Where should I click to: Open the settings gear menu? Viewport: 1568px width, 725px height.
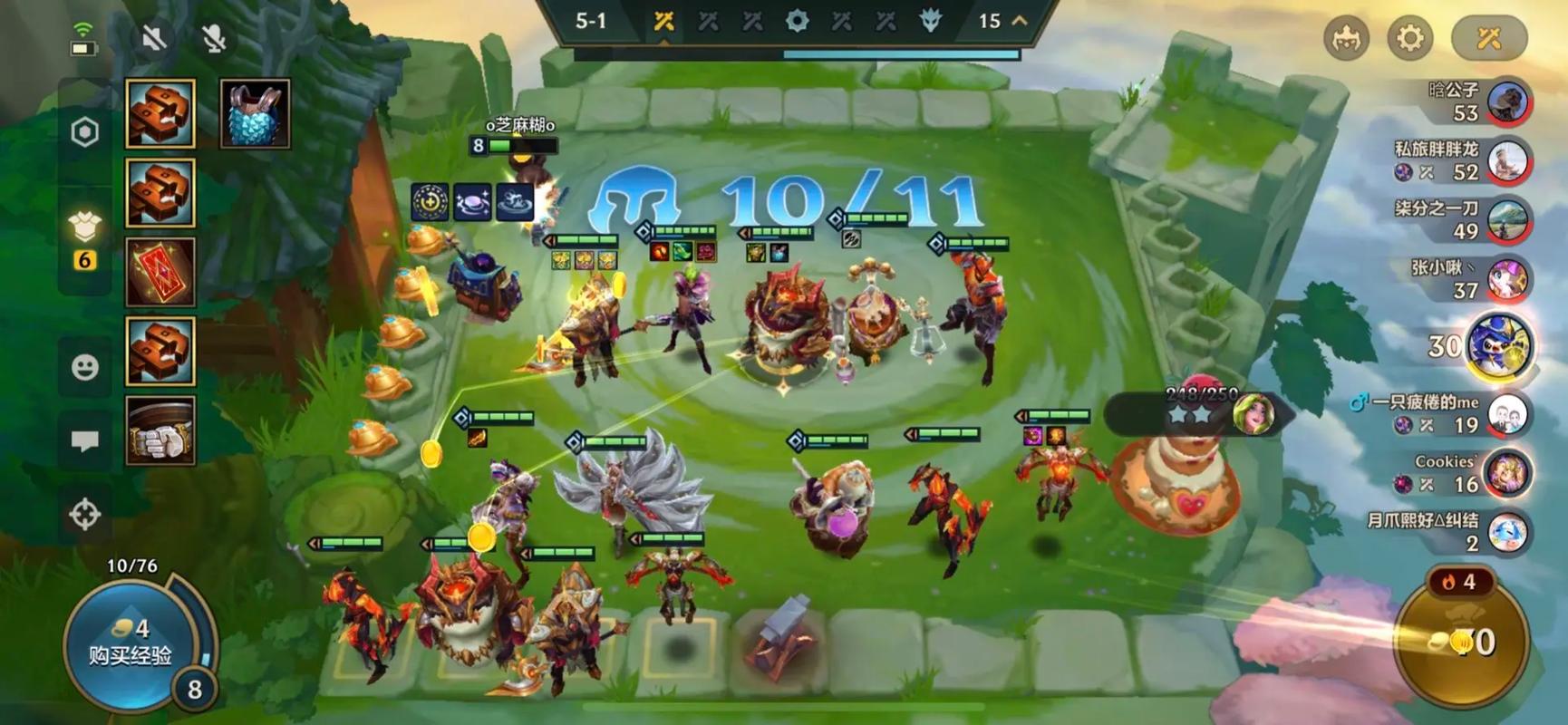(x=1409, y=38)
